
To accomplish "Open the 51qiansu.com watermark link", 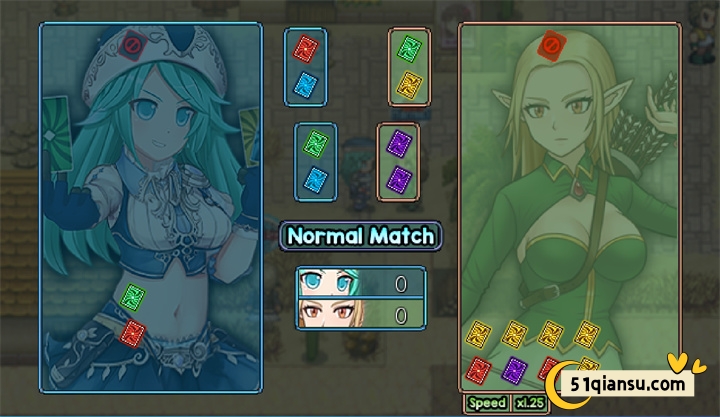I will pyautogui.click(x=625, y=383).
